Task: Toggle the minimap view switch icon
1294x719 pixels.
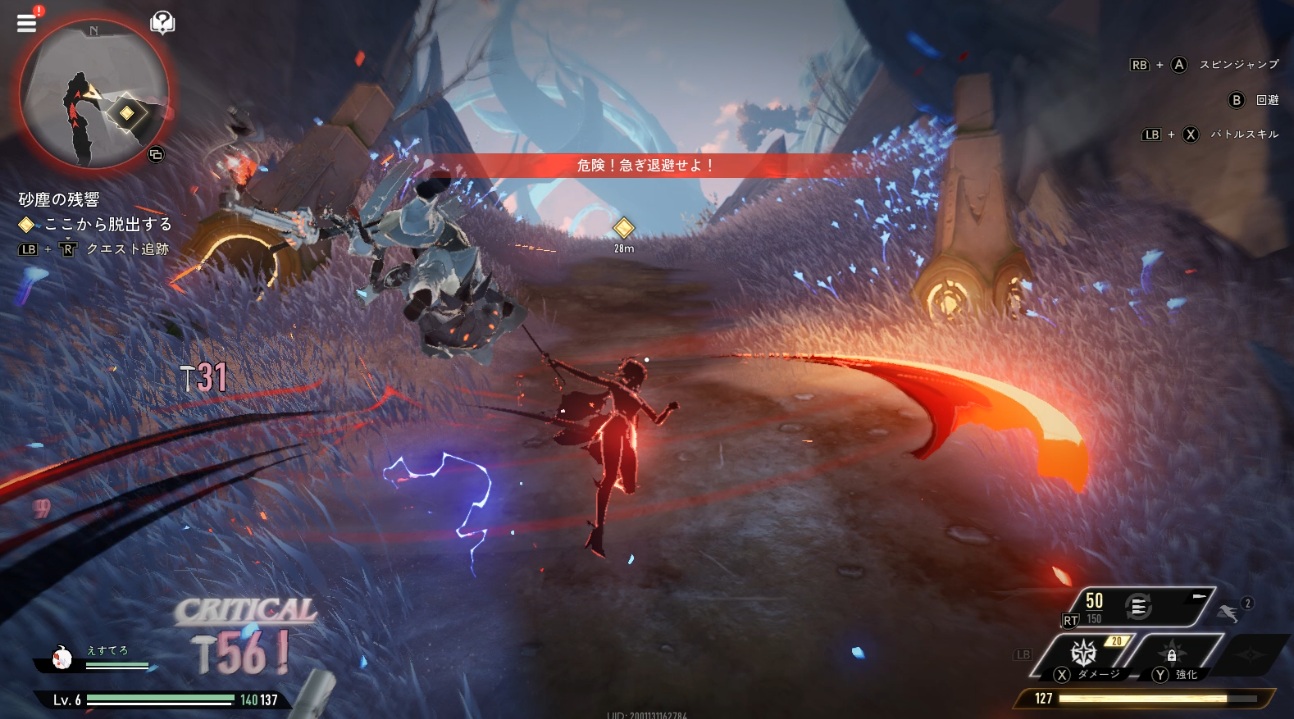Action: pyautogui.click(x=155, y=154)
